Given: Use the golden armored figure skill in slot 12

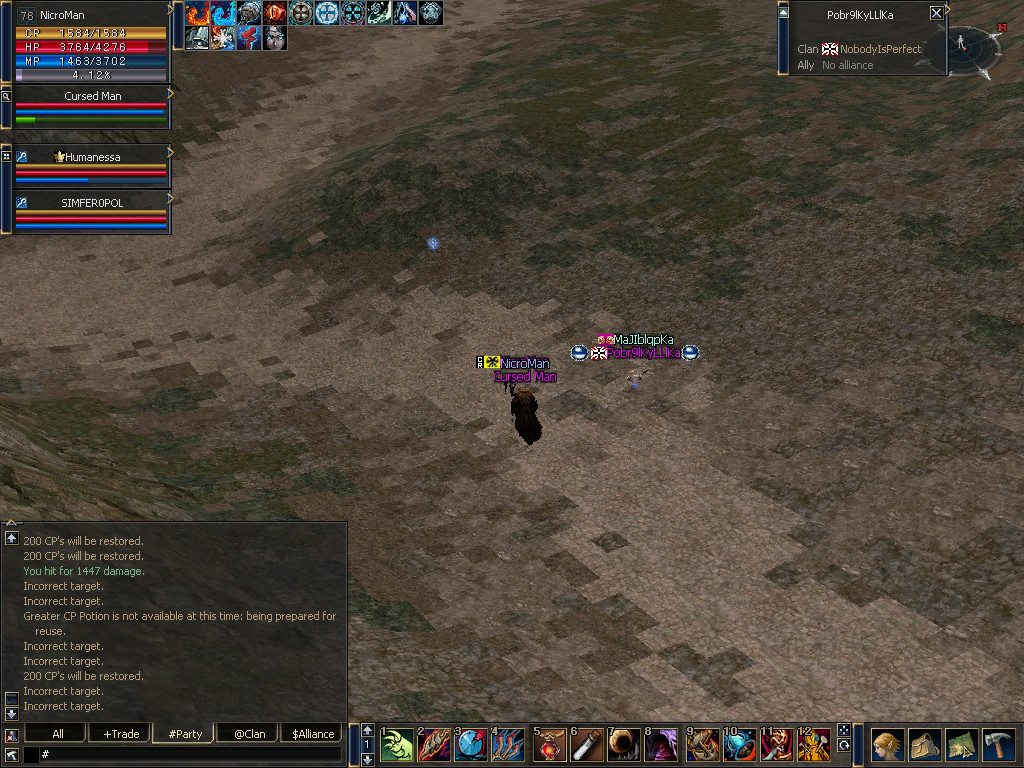Looking at the screenshot, I should click(813, 745).
